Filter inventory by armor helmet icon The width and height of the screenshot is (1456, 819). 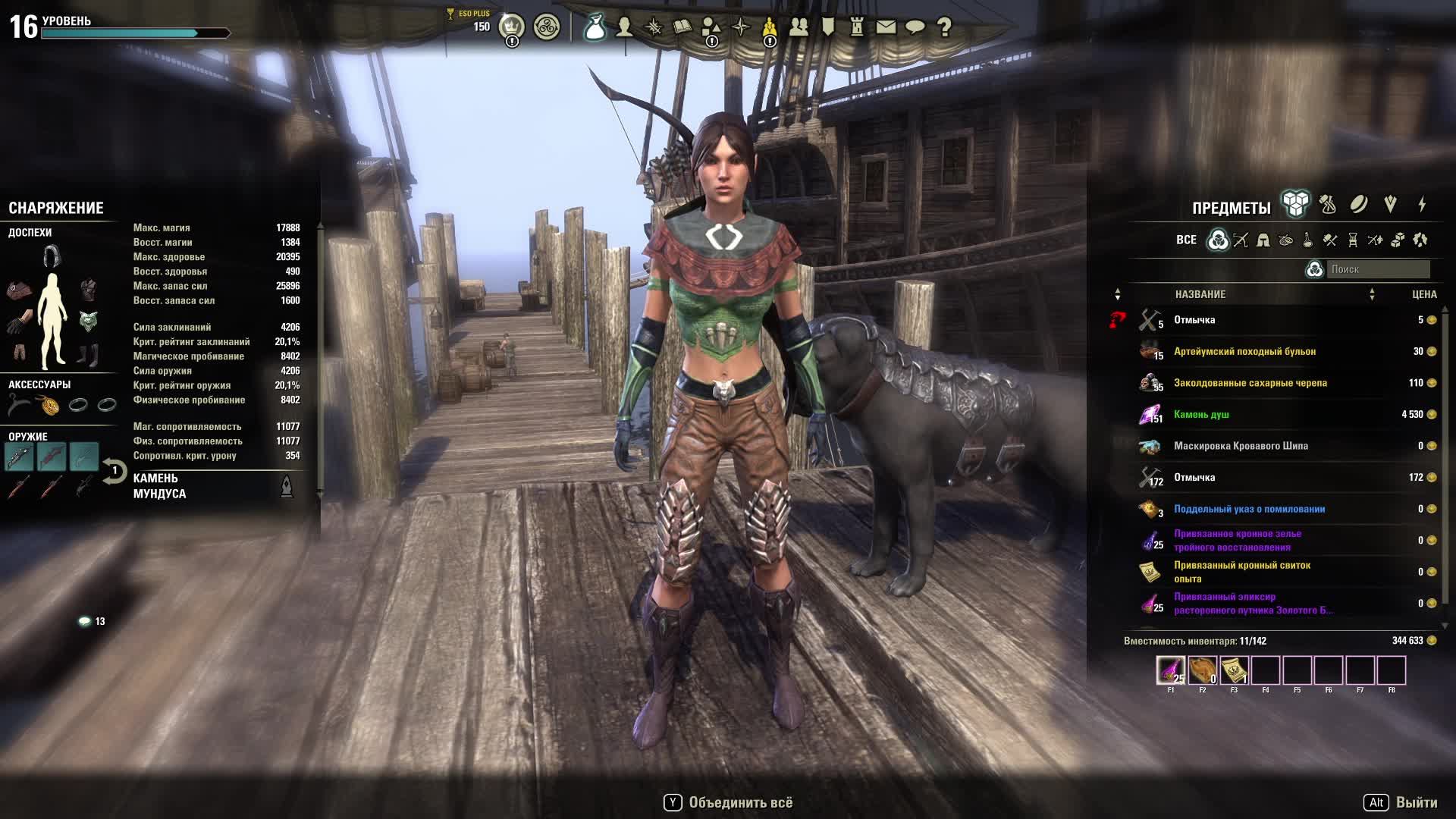[x=1263, y=240]
